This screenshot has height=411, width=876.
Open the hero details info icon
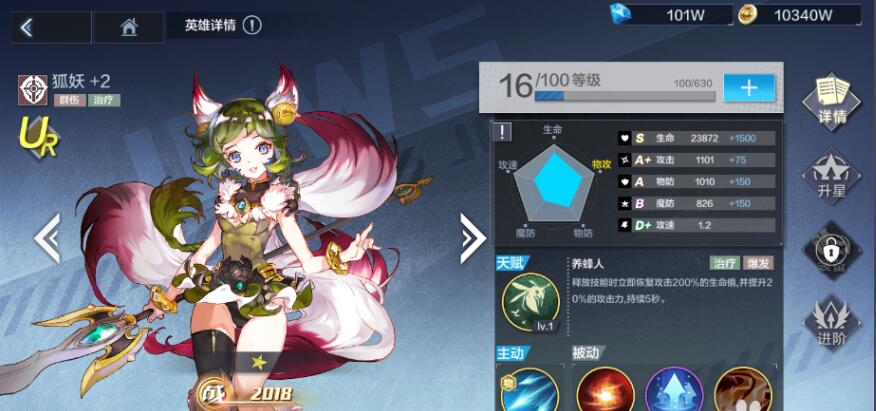point(252,25)
